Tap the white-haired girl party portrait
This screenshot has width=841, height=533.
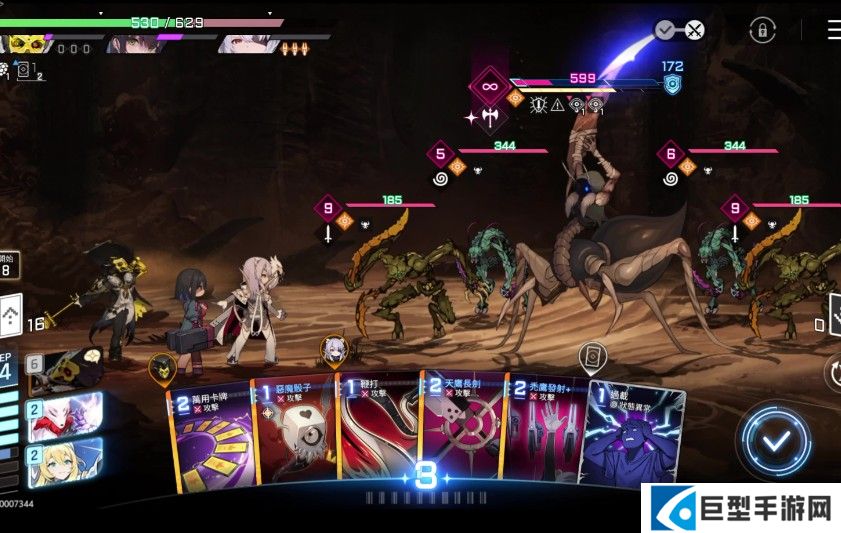pos(240,44)
